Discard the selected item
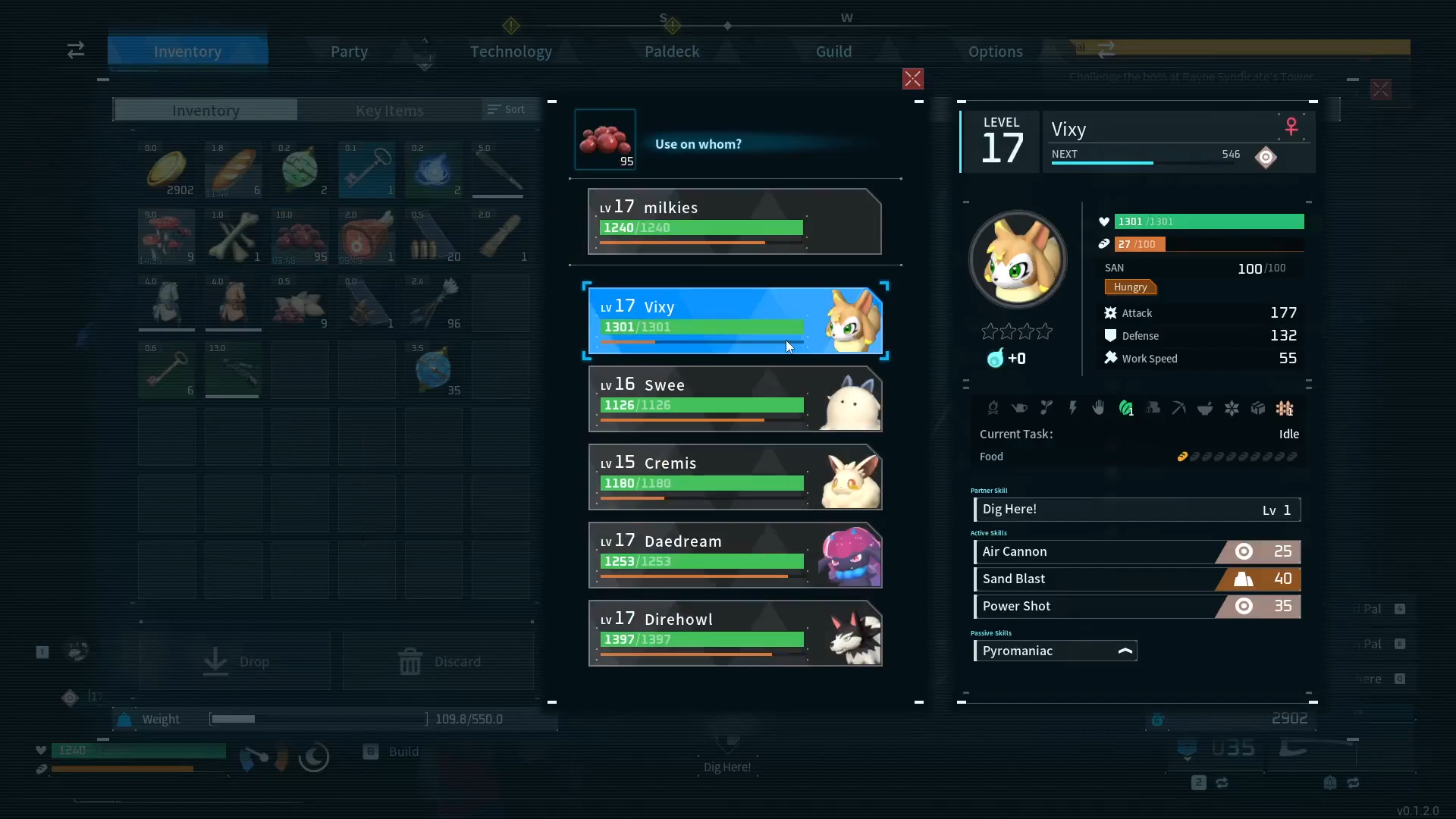Screen dimensions: 1456x819 coord(438,661)
